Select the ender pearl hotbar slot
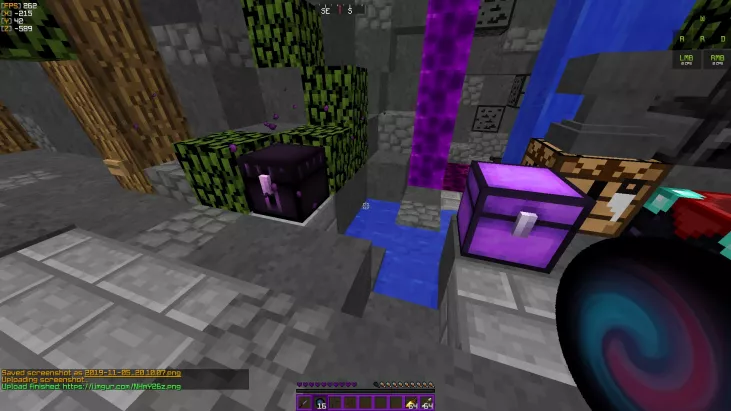Viewport: 731px width, 411px height. click(321, 402)
